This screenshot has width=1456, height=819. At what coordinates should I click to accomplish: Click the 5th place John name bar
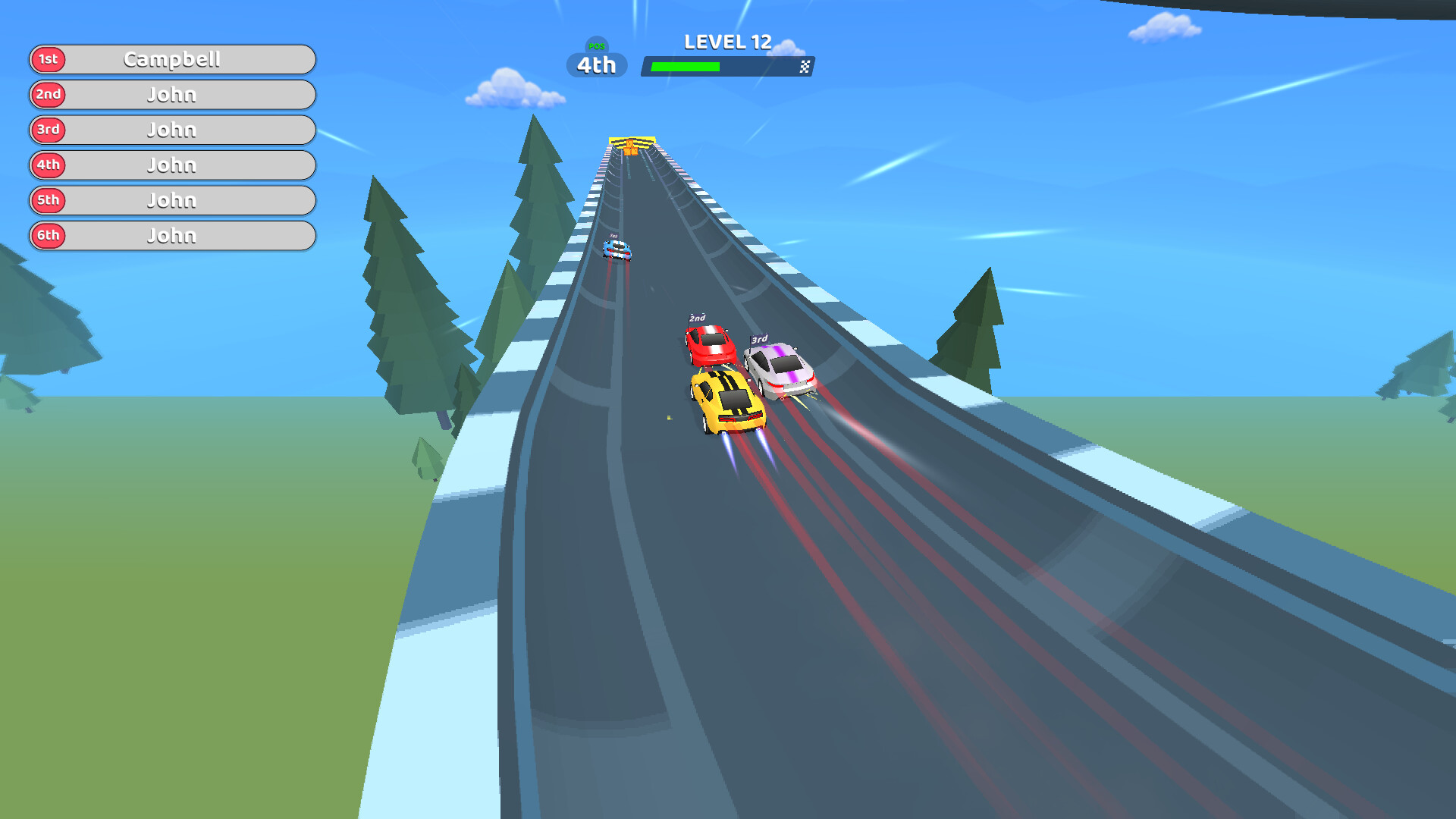click(173, 200)
